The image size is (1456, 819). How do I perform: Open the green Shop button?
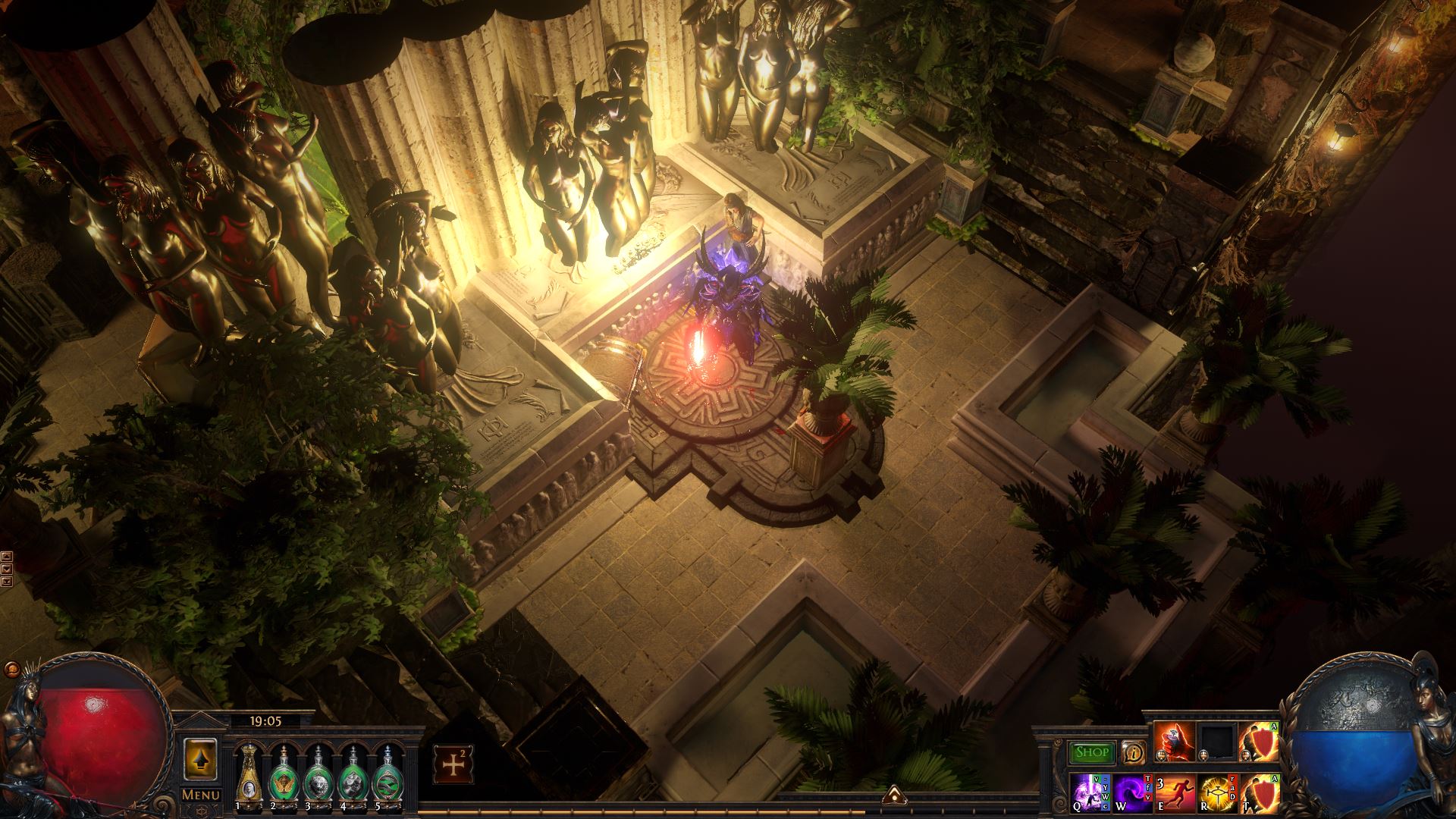[x=1092, y=752]
